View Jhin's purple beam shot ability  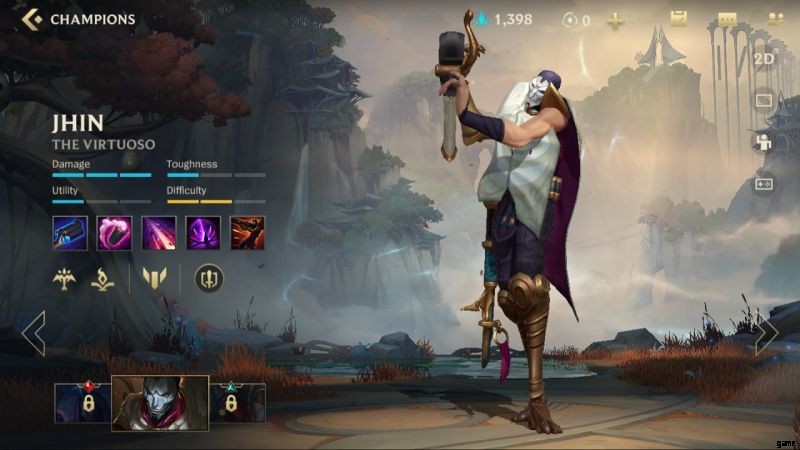click(159, 233)
